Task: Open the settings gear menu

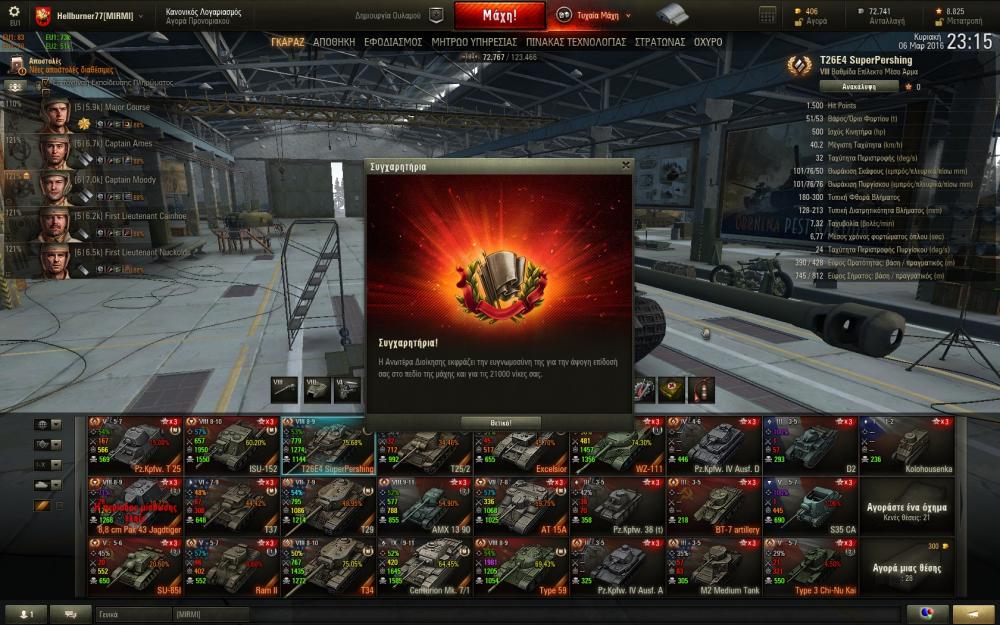Action: [x=14, y=12]
